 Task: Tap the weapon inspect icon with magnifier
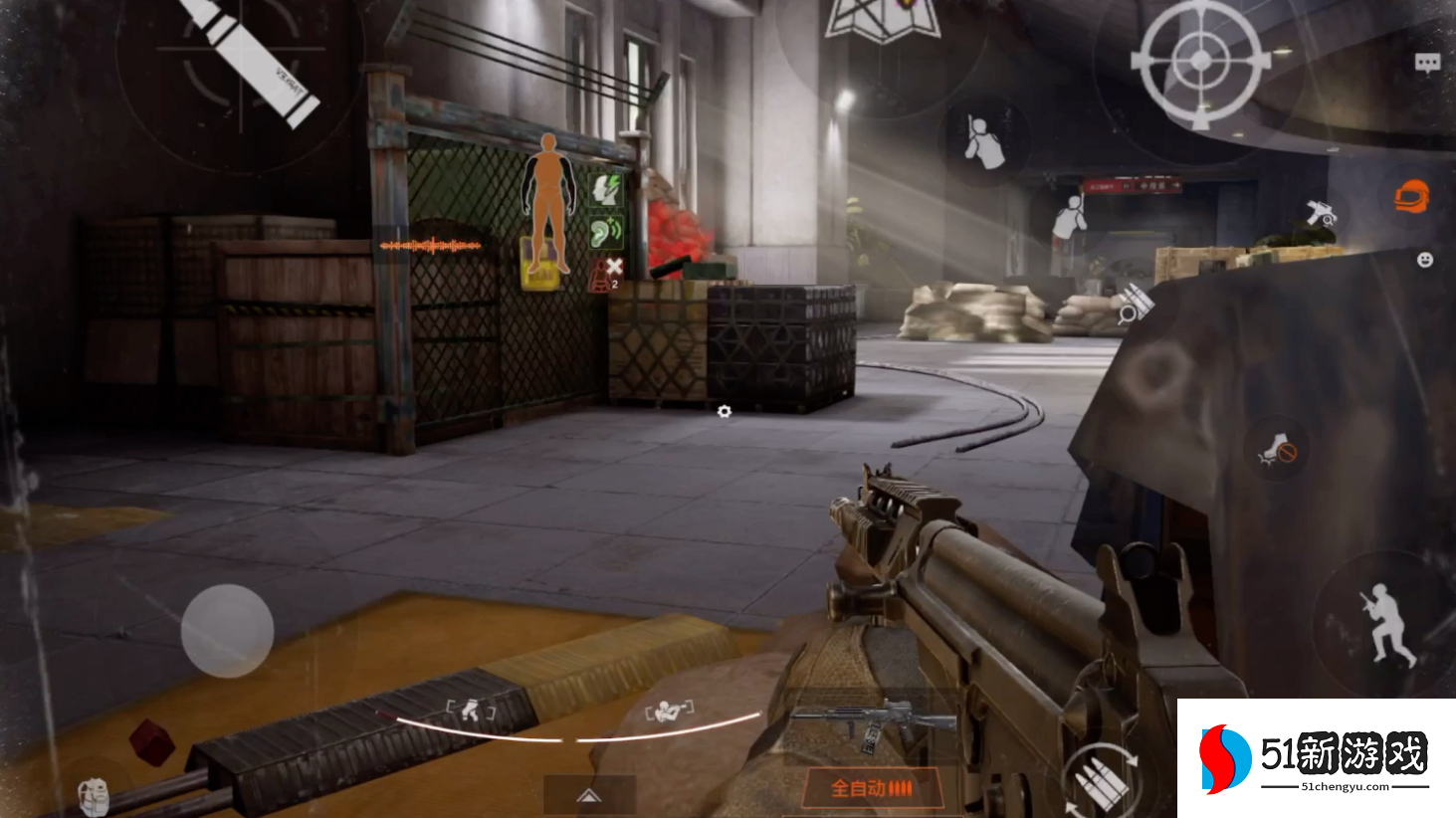click(x=1322, y=213)
